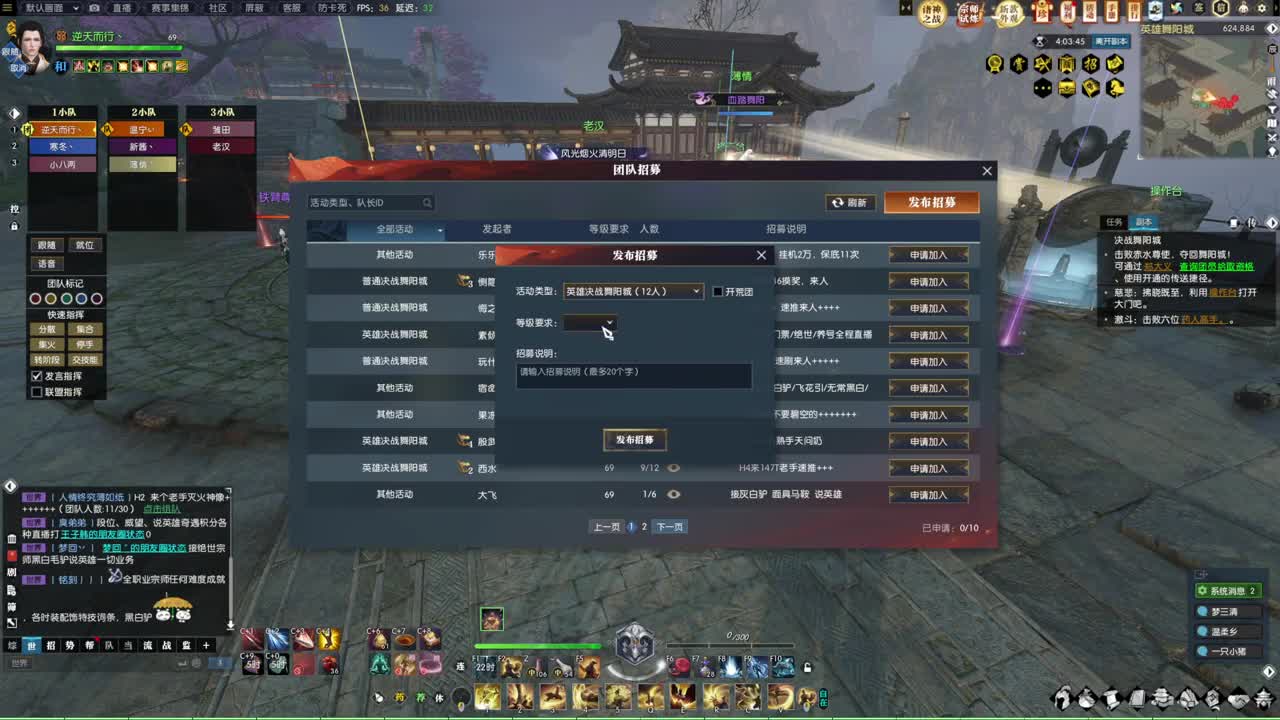Open the 全部活动 filter dropdown
This screenshot has height=720, width=1280.
(394, 230)
